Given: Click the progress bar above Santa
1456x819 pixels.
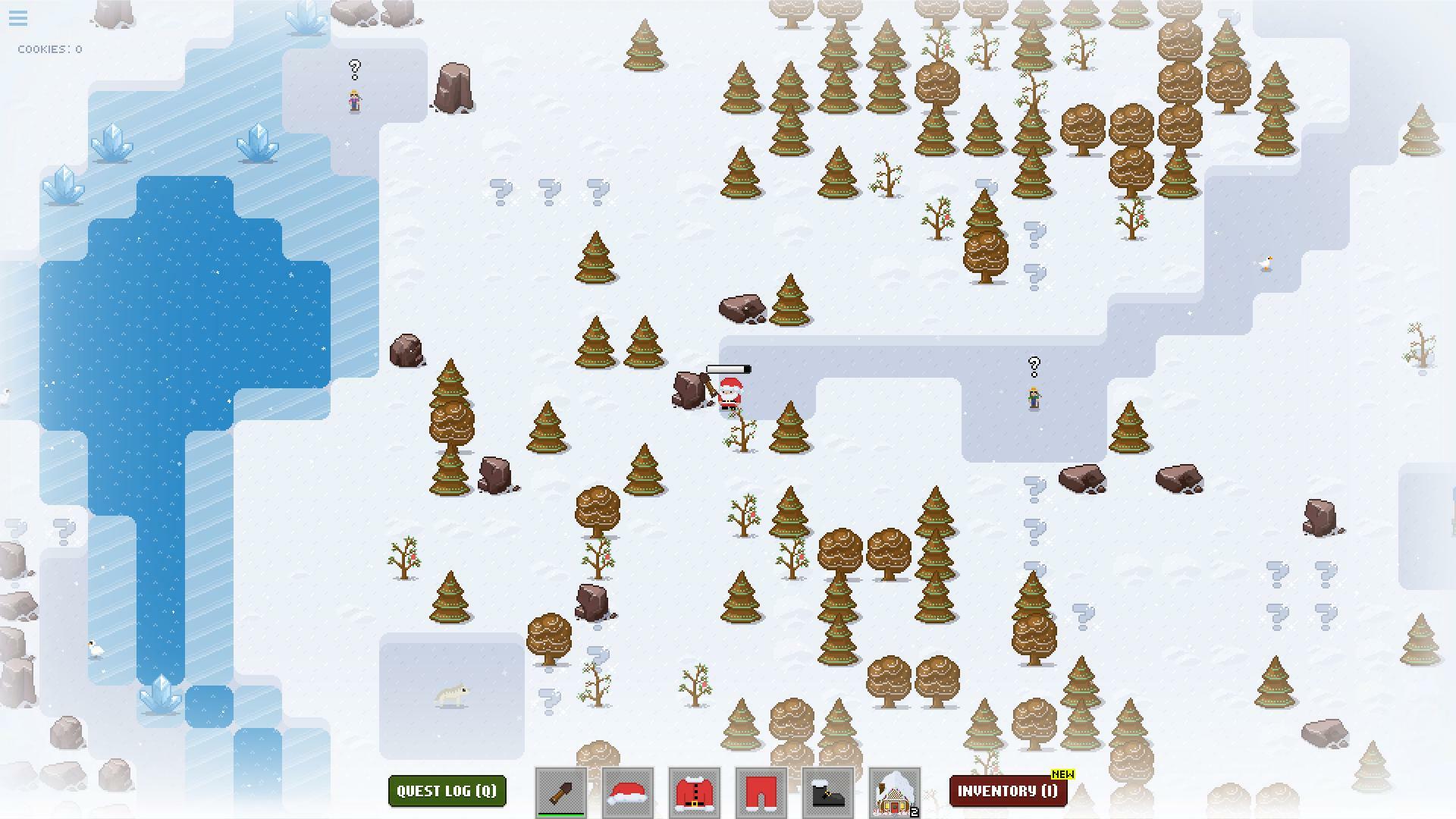Looking at the screenshot, I should [729, 369].
